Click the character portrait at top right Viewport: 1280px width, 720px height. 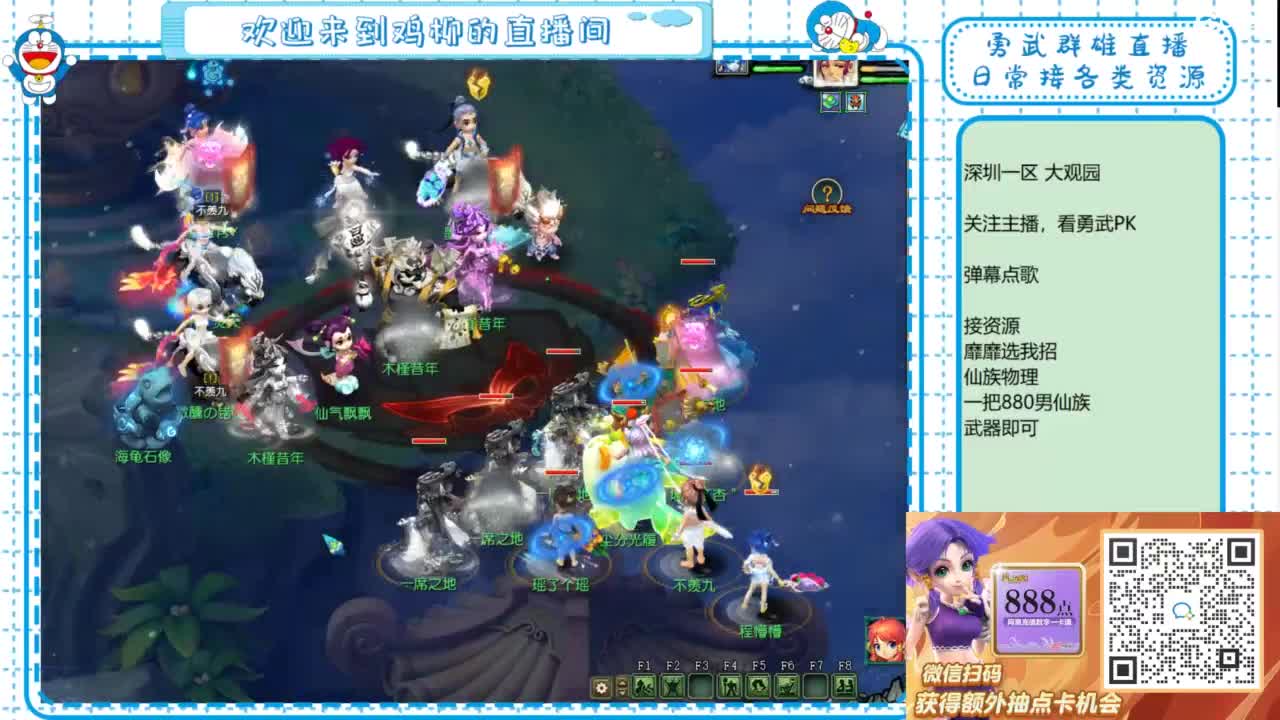pyautogui.click(x=836, y=73)
